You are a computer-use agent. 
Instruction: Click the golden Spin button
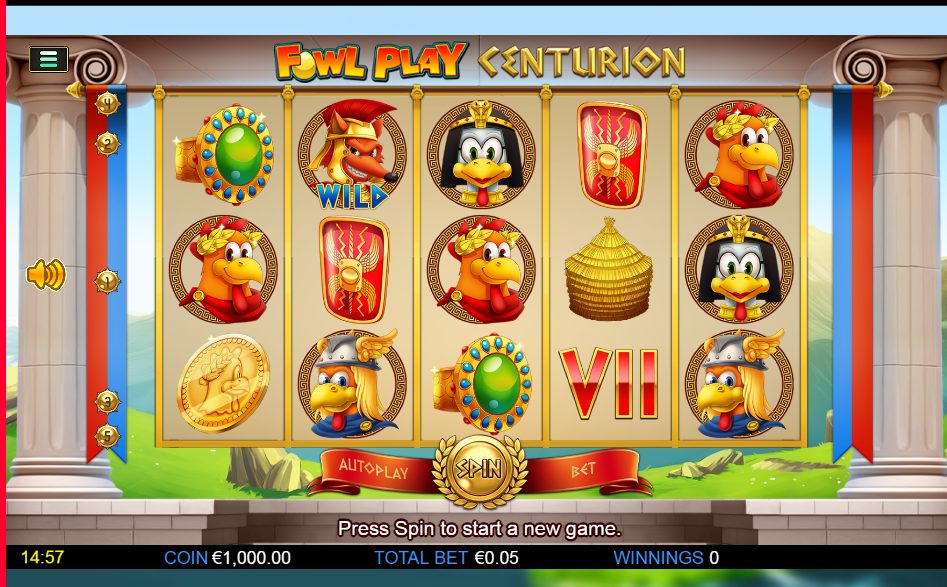click(477, 468)
